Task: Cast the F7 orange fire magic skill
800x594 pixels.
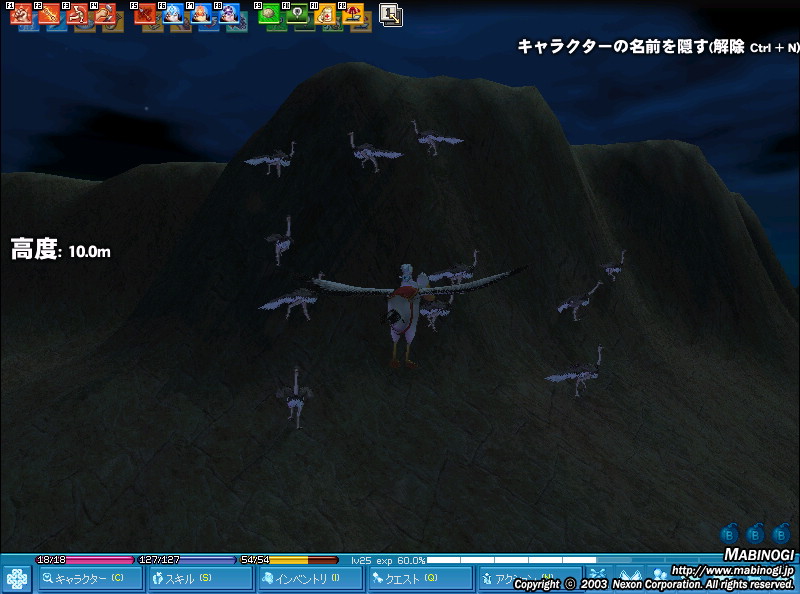Action: click(201, 15)
